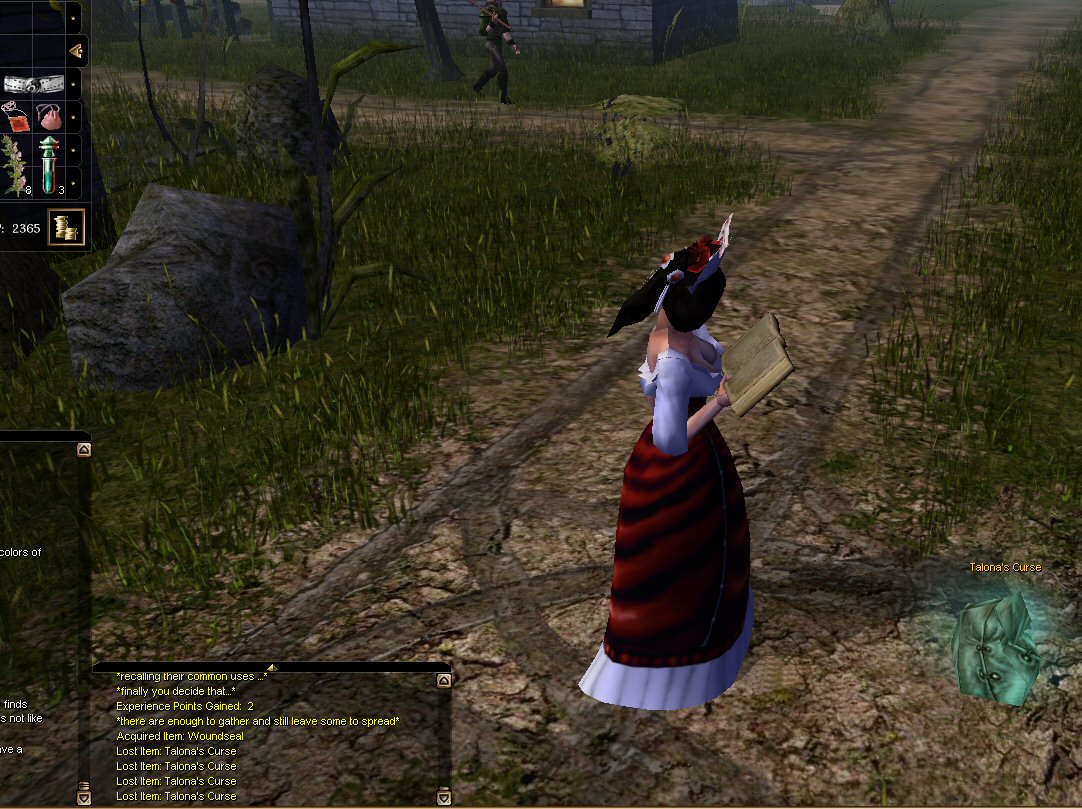Click the left text panel's scroll-up arrow
This screenshot has width=1082, height=809.
point(84,450)
